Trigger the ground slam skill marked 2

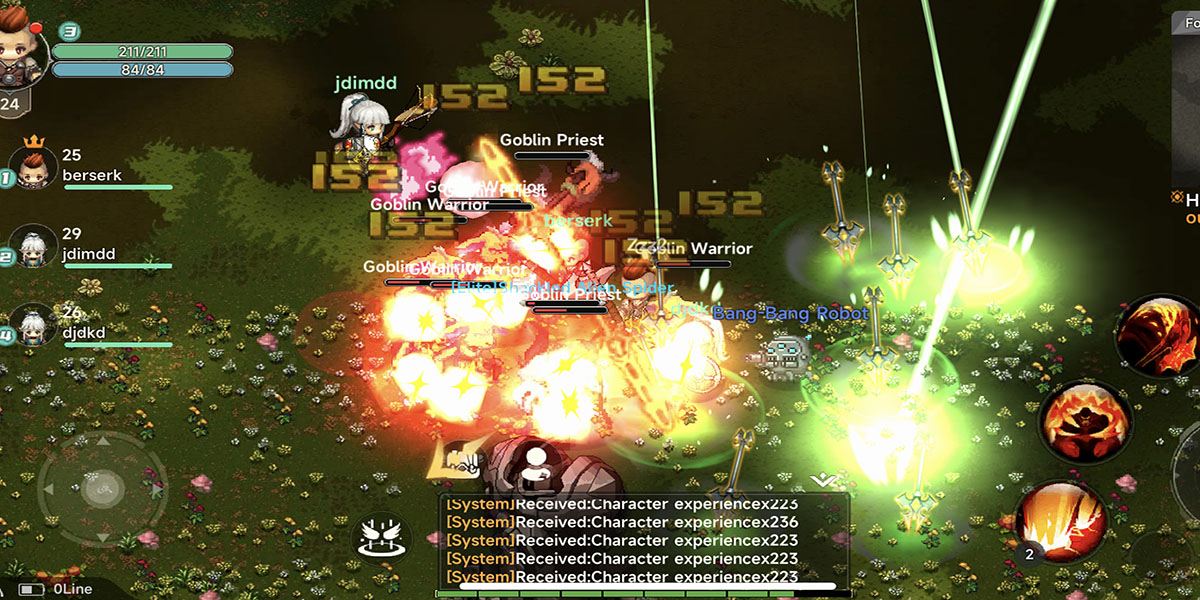tap(1060, 522)
